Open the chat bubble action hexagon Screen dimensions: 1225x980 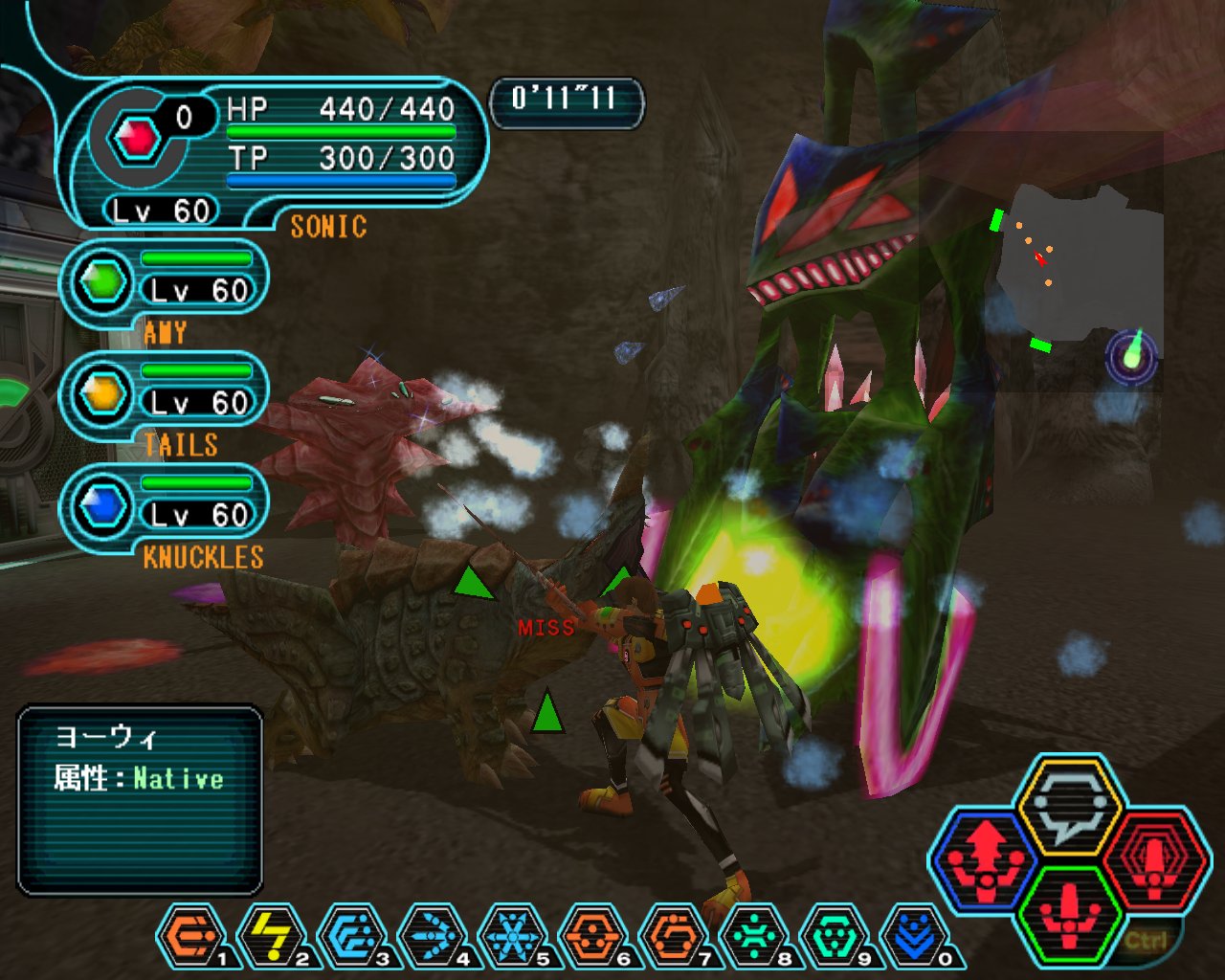1069,807
